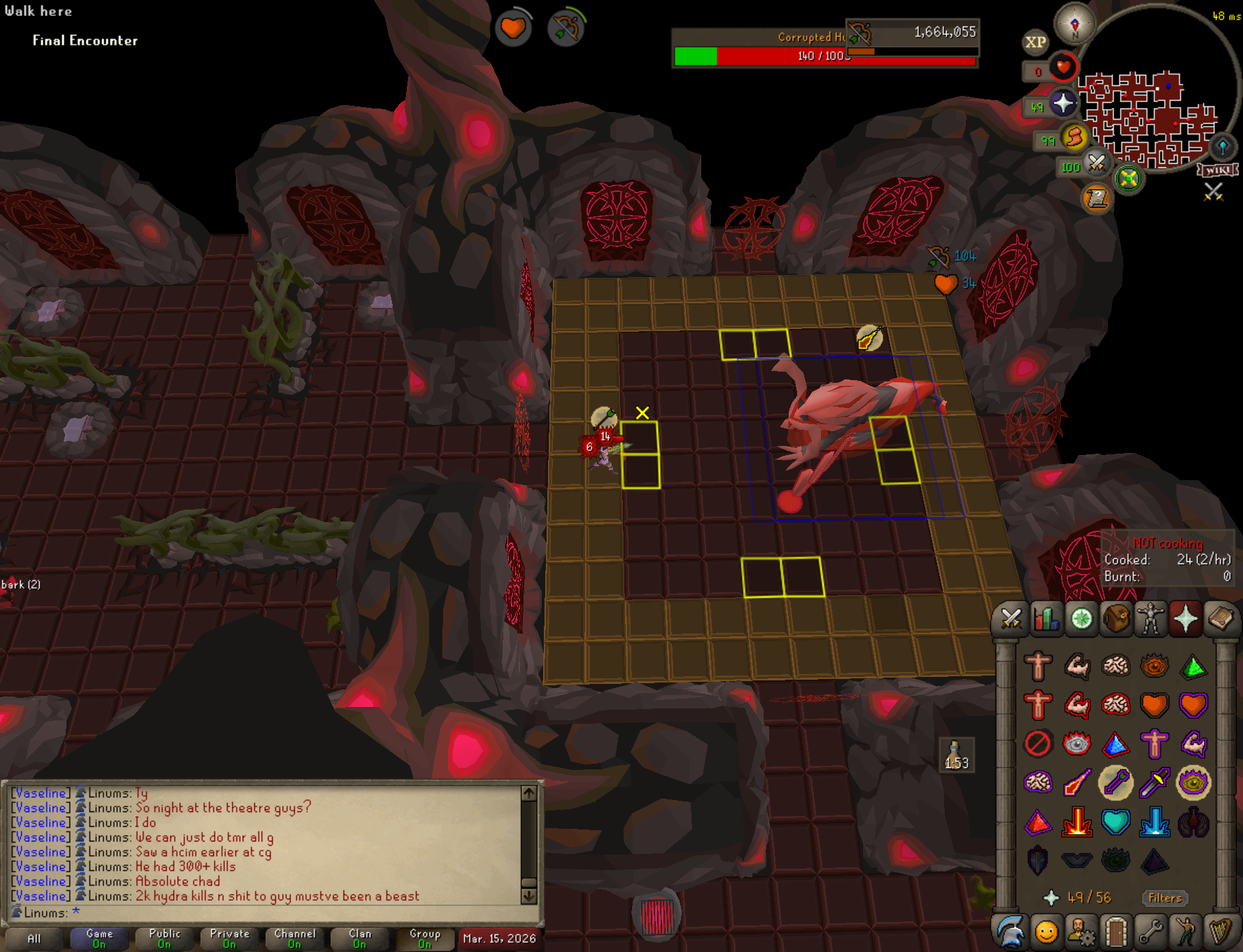Image resolution: width=1243 pixels, height=952 pixels.
Task: Open the Logout door tab
Action: 1116,932
